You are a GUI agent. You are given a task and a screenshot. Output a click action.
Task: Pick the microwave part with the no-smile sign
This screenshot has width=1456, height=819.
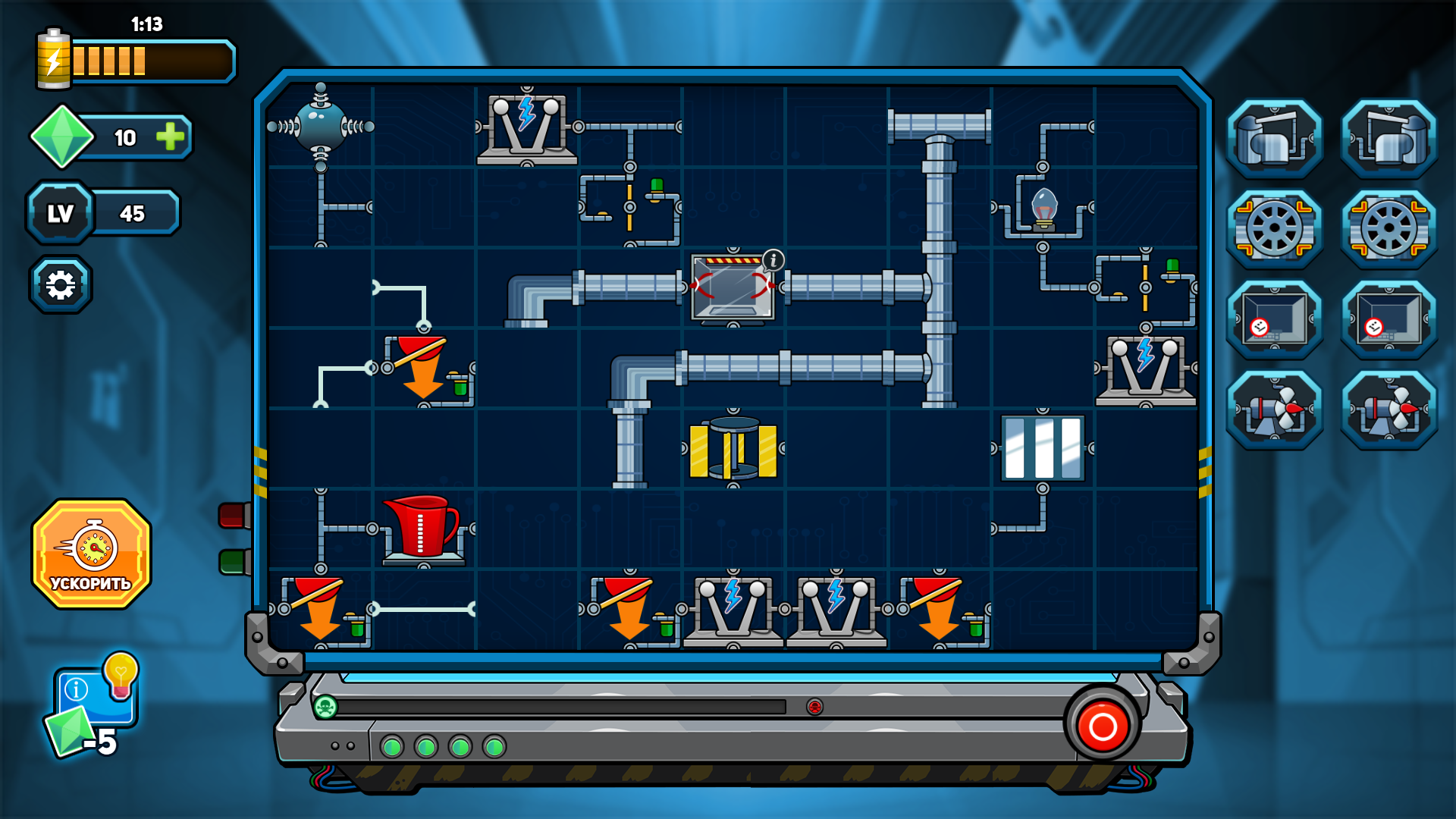(1274, 319)
